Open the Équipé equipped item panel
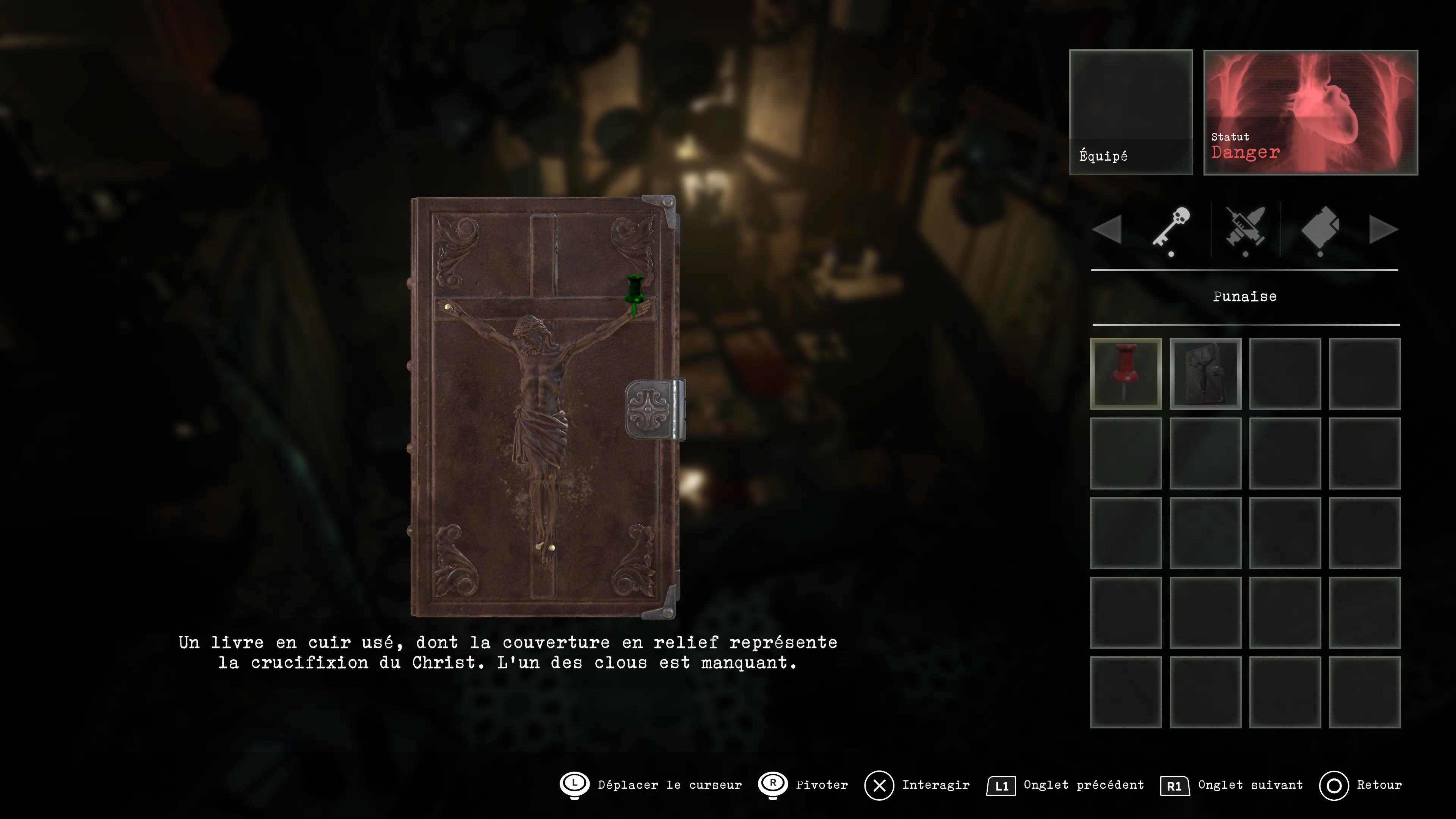 (1130, 112)
